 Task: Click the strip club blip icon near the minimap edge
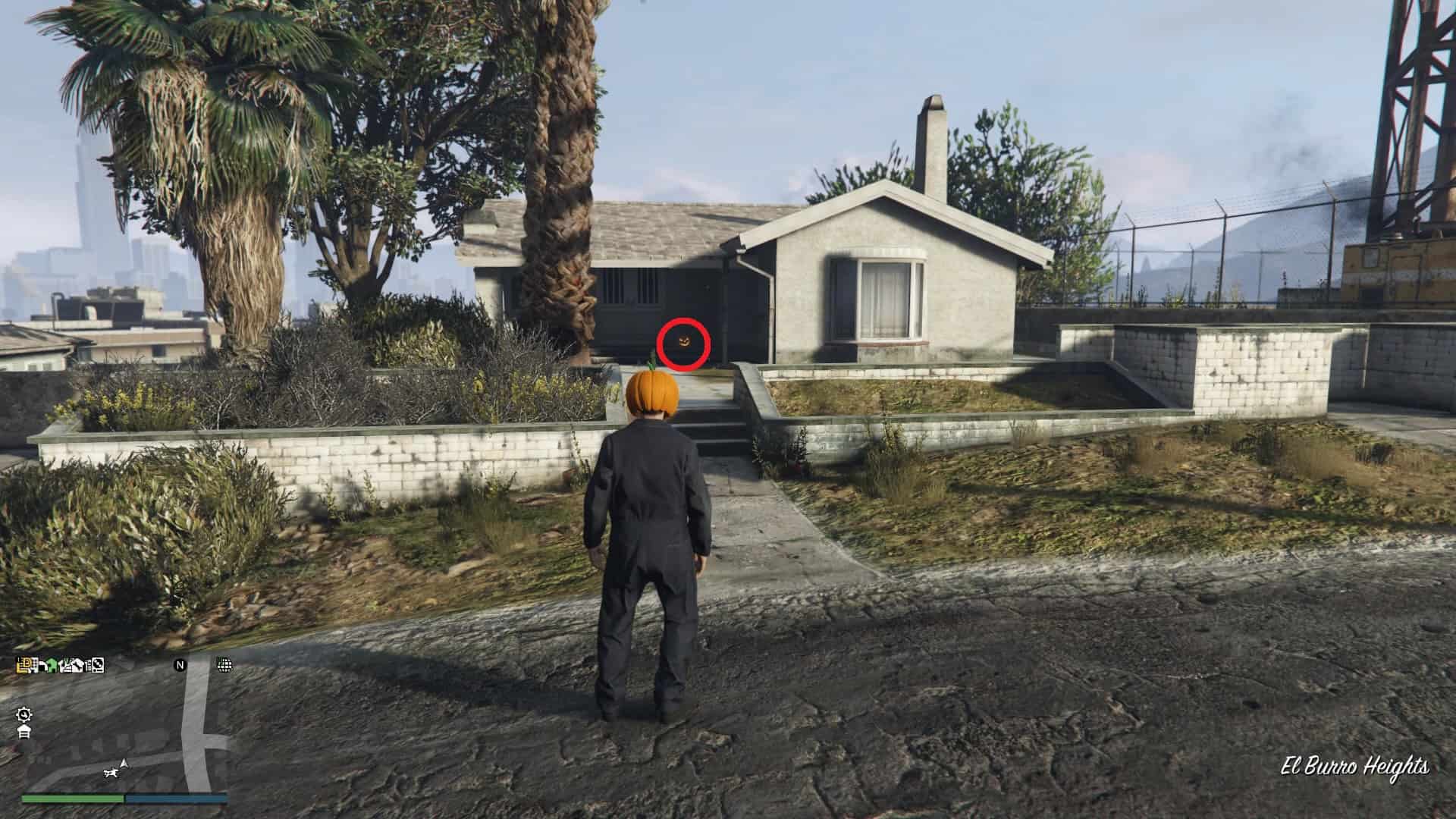click(x=77, y=667)
